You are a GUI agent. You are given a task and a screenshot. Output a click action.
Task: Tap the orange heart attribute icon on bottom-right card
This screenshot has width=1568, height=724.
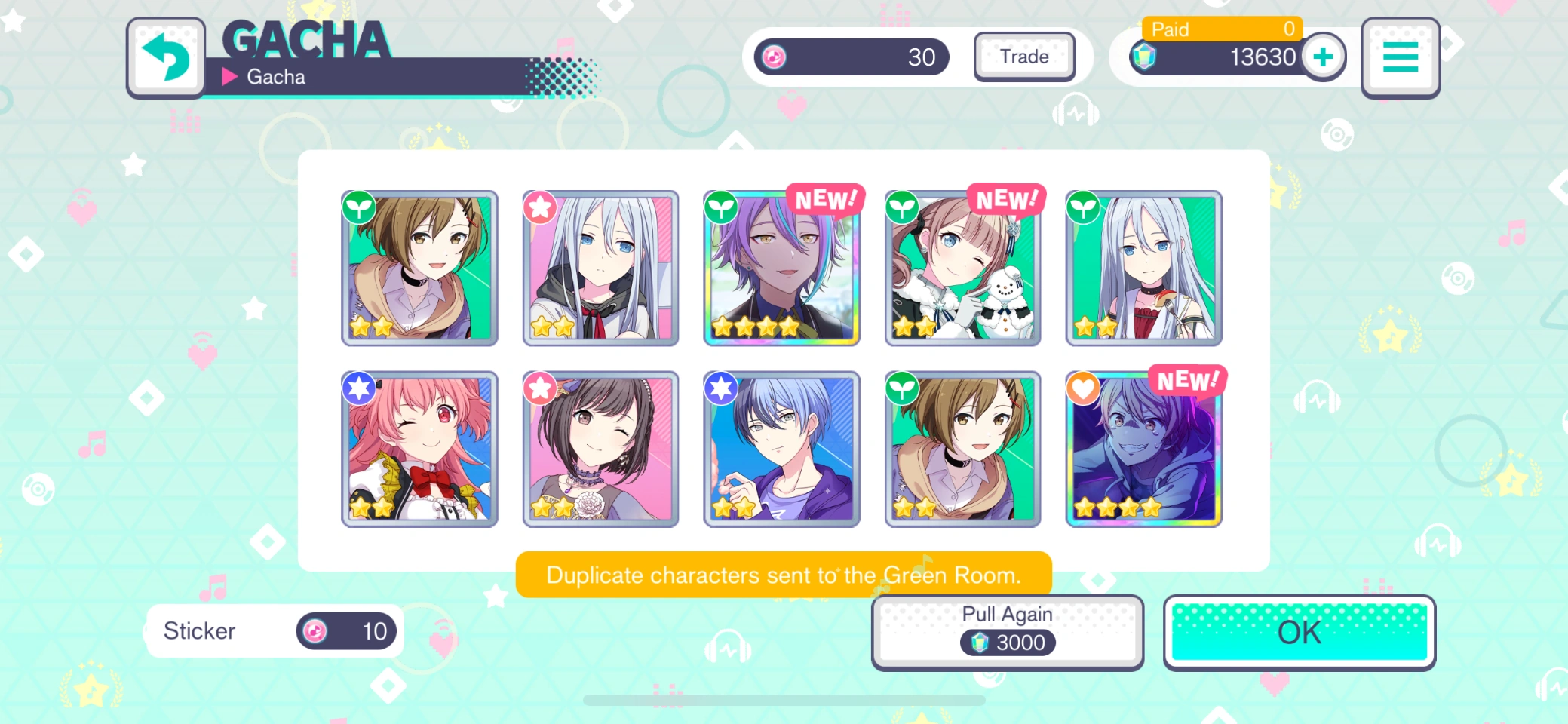(x=1083, y=387)
